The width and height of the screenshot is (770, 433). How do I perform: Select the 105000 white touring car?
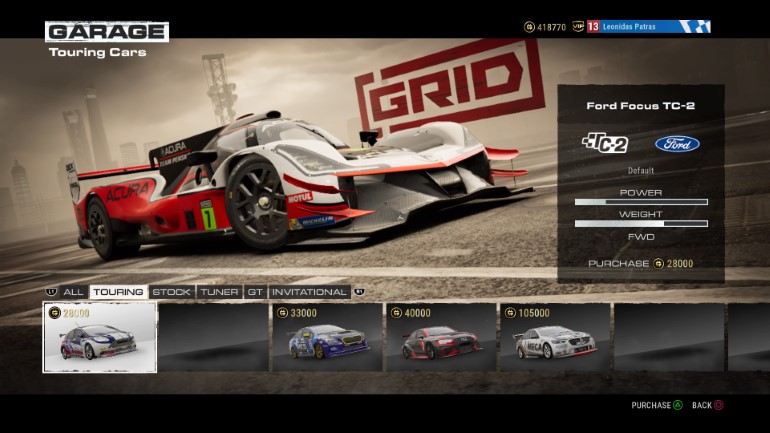555,337
